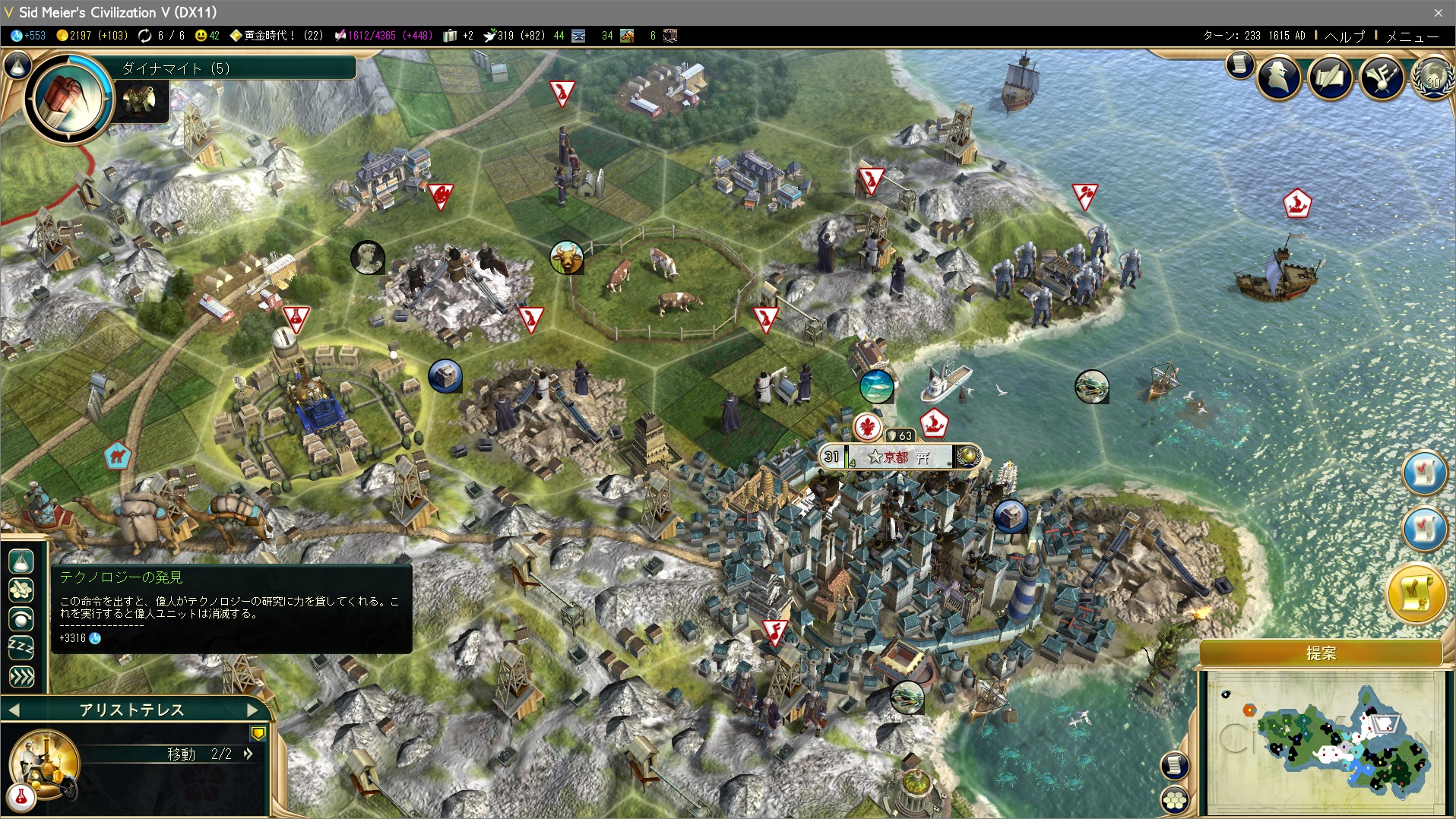Cycle to the next unit arrow
The image size is (1456, 819).
pos(253,710)
